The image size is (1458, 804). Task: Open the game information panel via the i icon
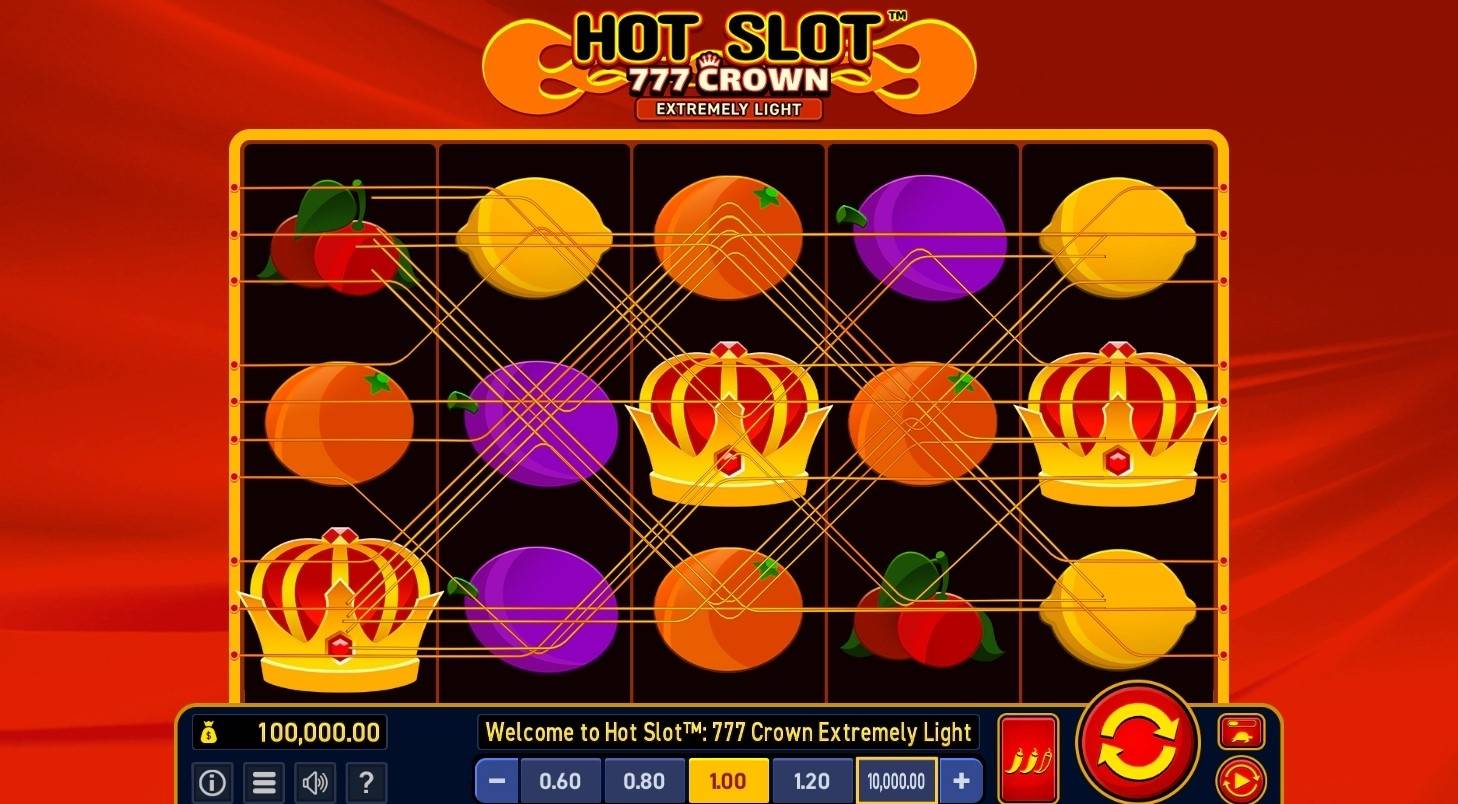(213, 782)
